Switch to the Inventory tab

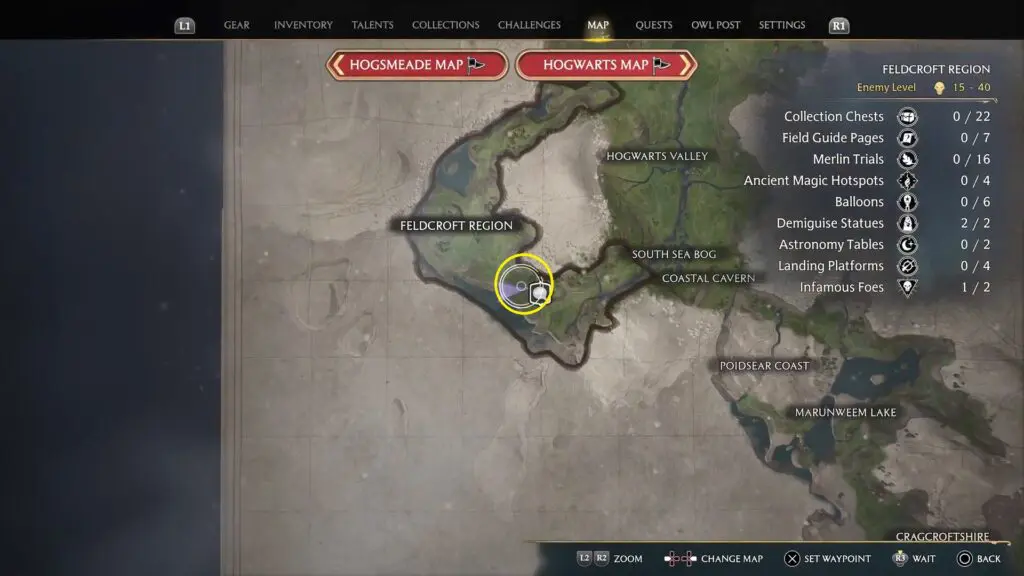[302, 25]
